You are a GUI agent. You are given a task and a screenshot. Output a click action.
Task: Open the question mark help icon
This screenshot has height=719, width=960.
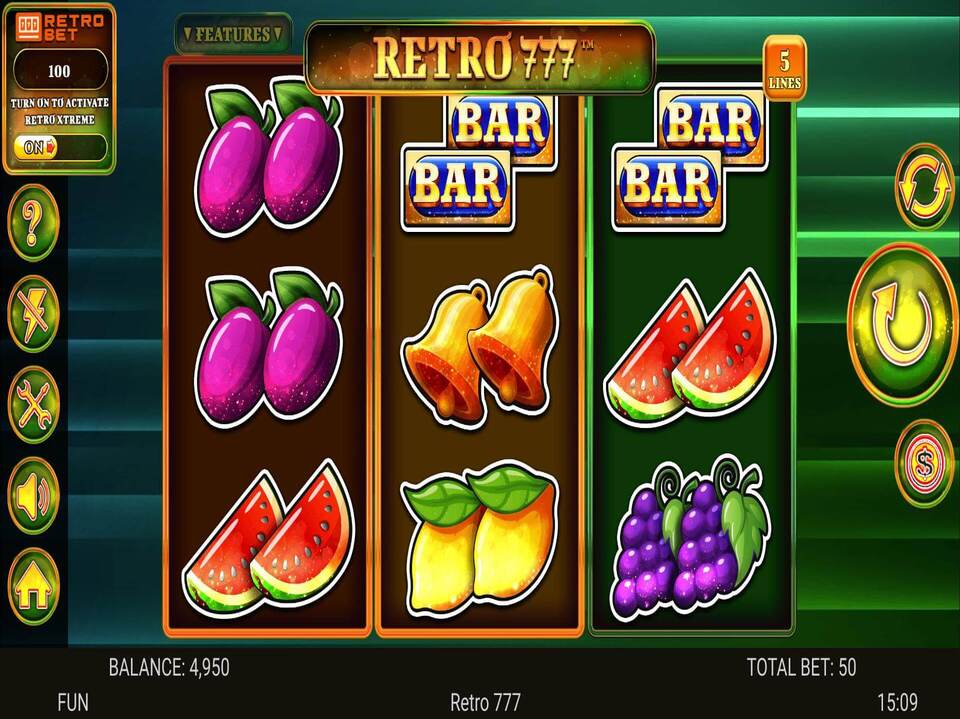(34, 223)
